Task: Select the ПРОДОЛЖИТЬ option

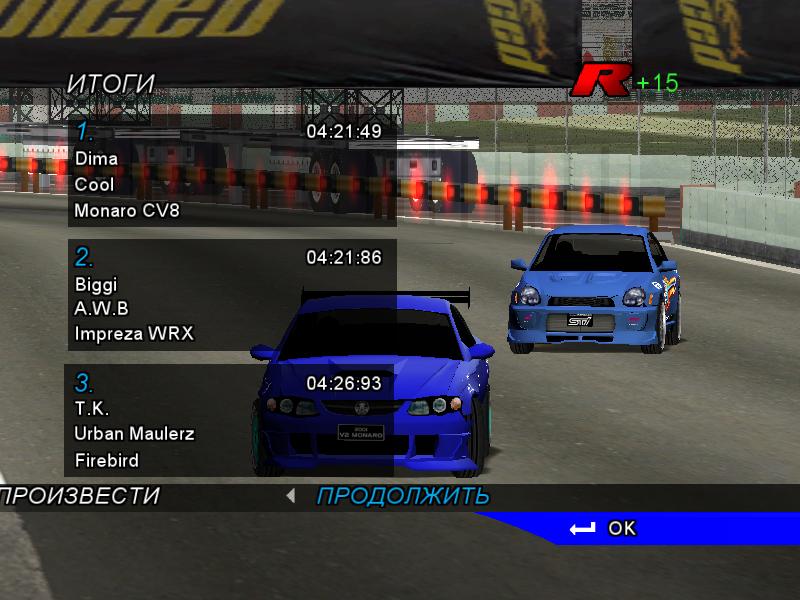Action: click(403, 496)
